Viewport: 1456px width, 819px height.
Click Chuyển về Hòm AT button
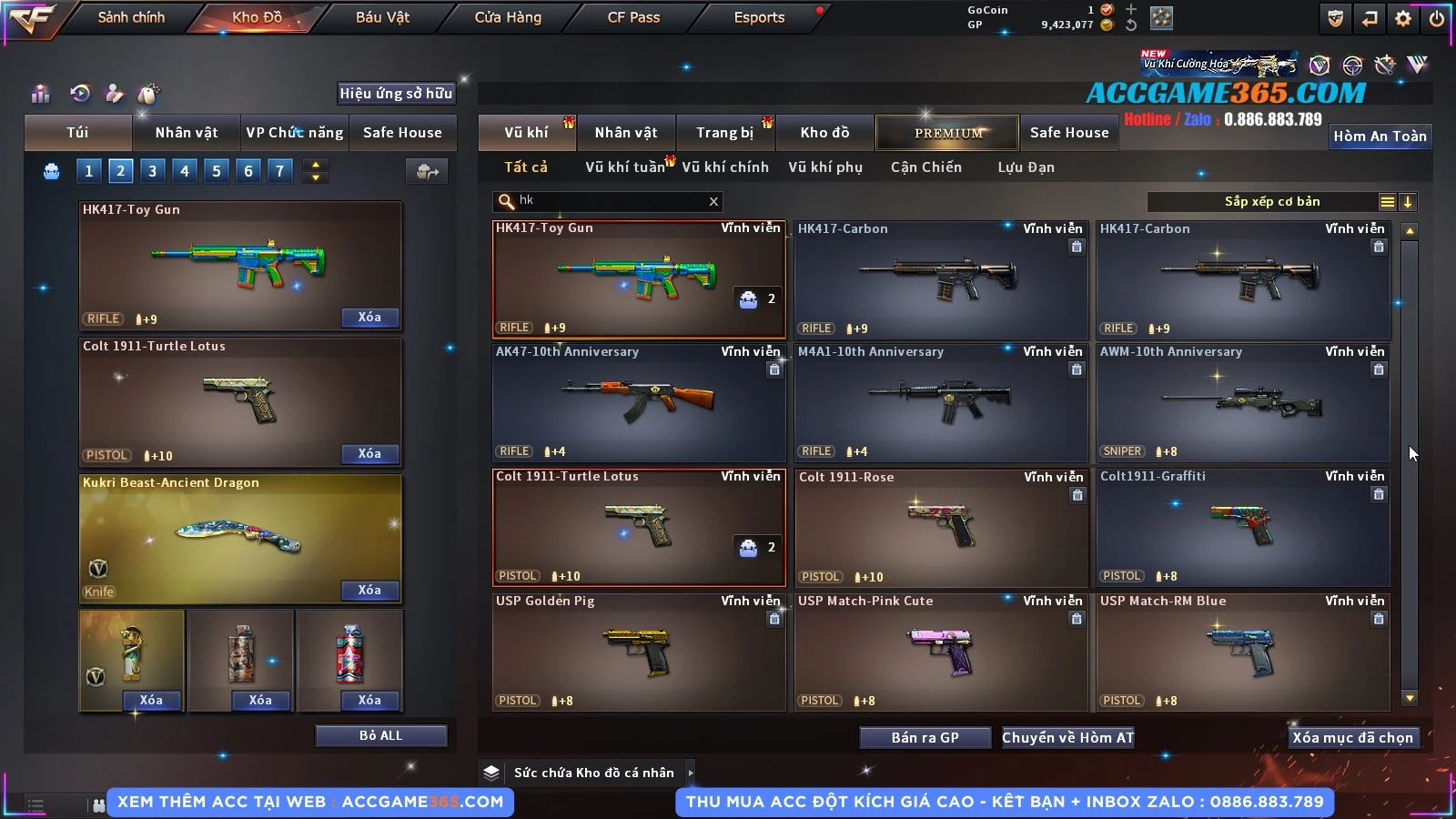pos(1067,738)
